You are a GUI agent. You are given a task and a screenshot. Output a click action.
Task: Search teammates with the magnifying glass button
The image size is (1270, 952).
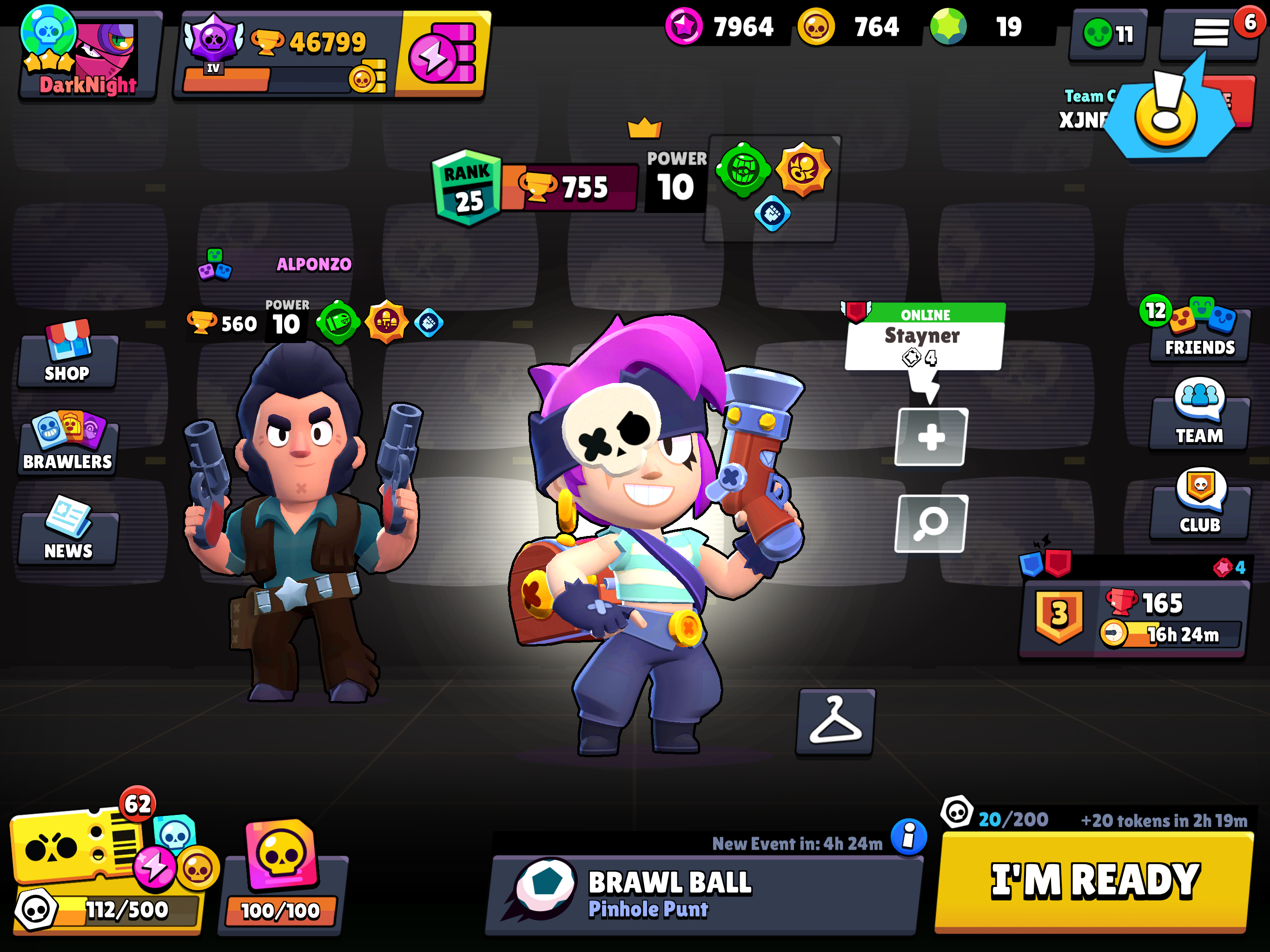click(931, 523)
